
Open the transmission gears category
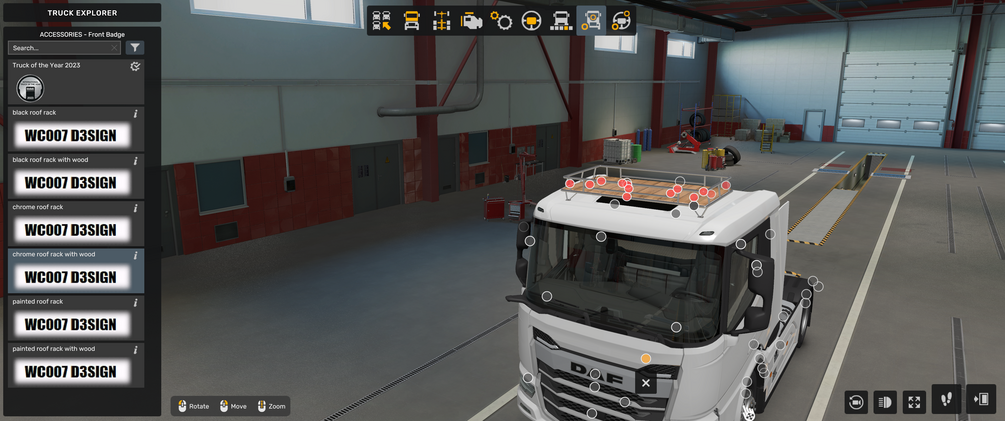coord(501,21)
